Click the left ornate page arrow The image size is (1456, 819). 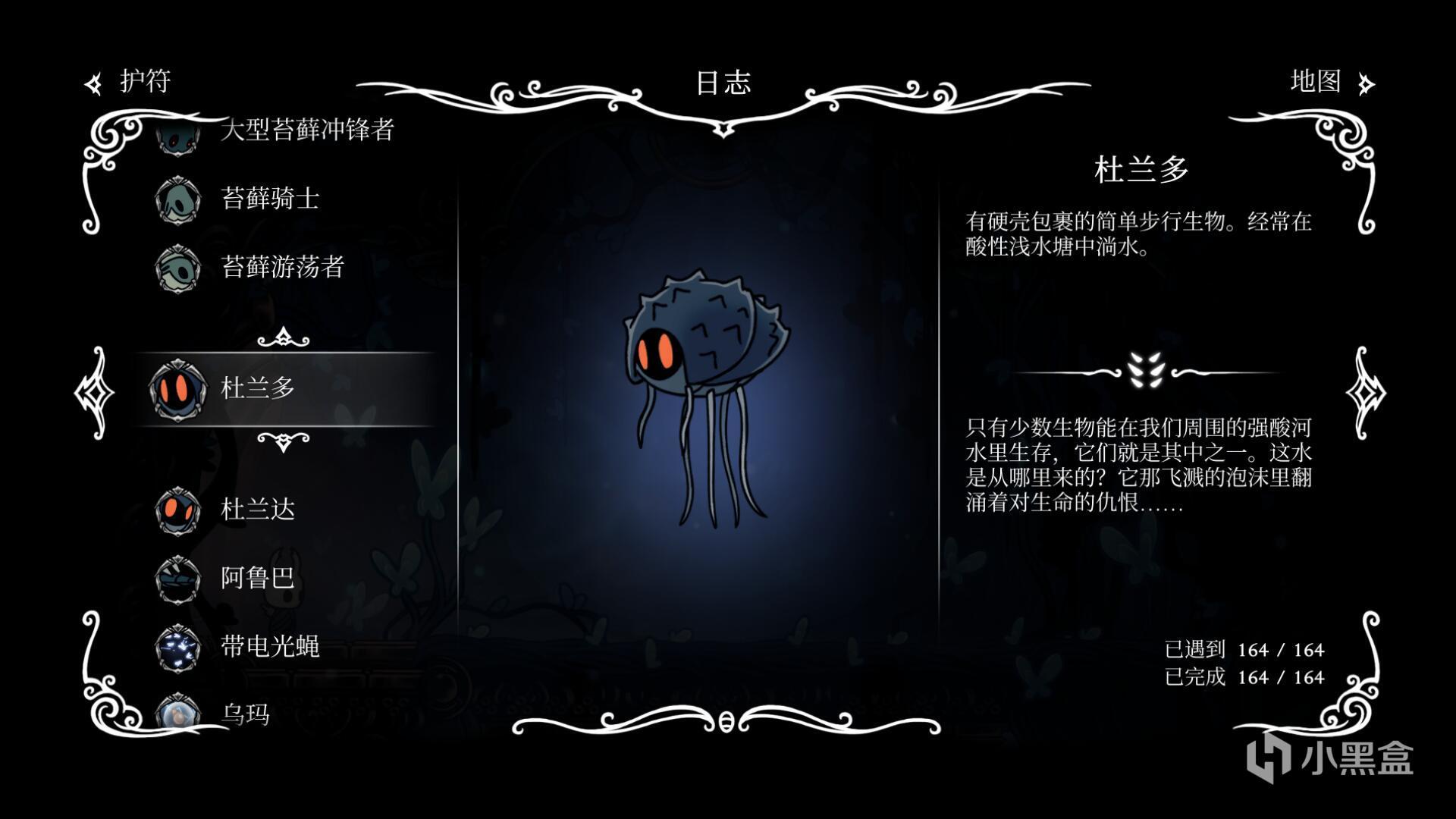(94, 392)
